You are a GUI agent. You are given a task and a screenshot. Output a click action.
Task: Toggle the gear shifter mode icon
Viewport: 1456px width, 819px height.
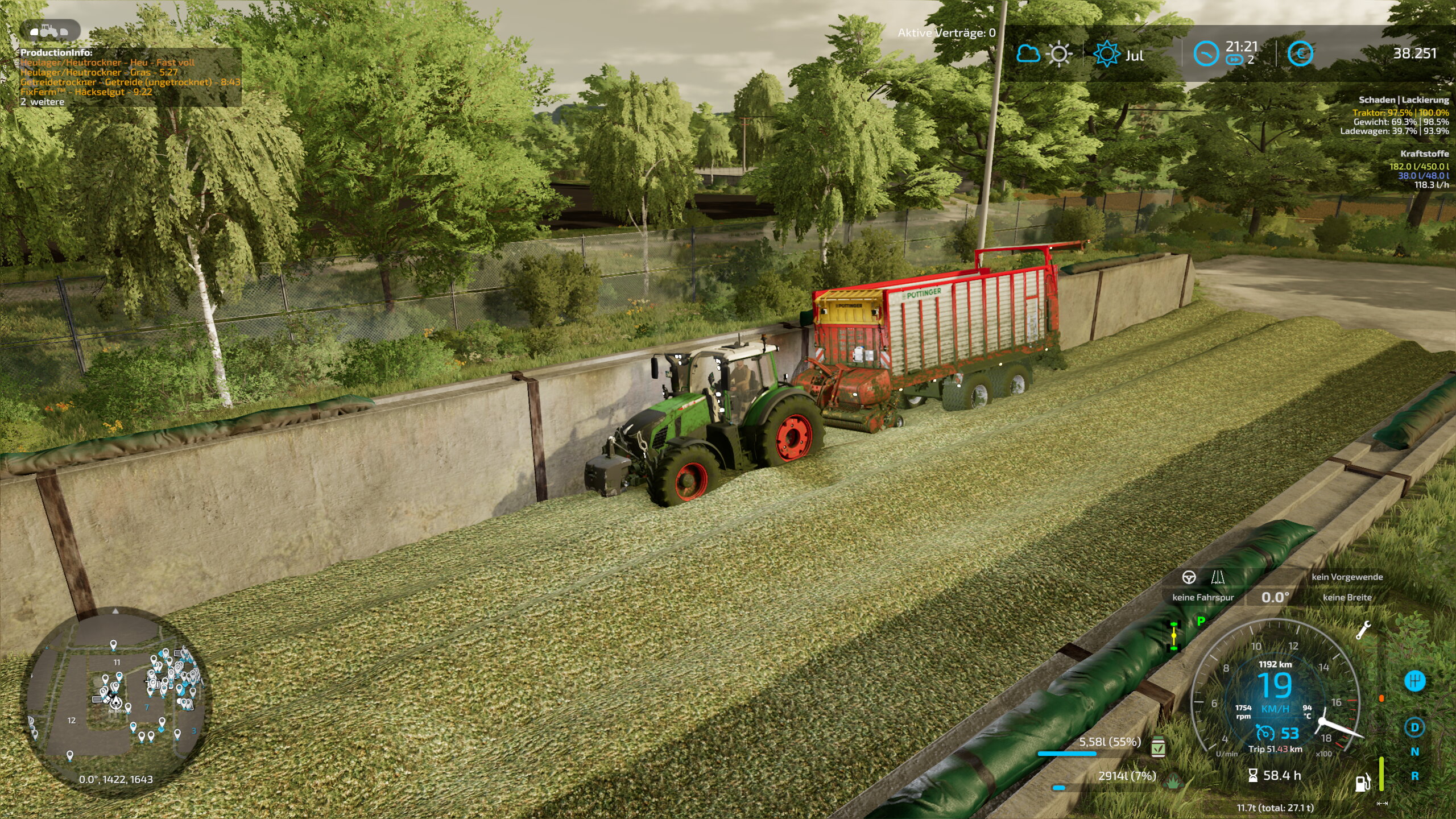(1414, 680)
